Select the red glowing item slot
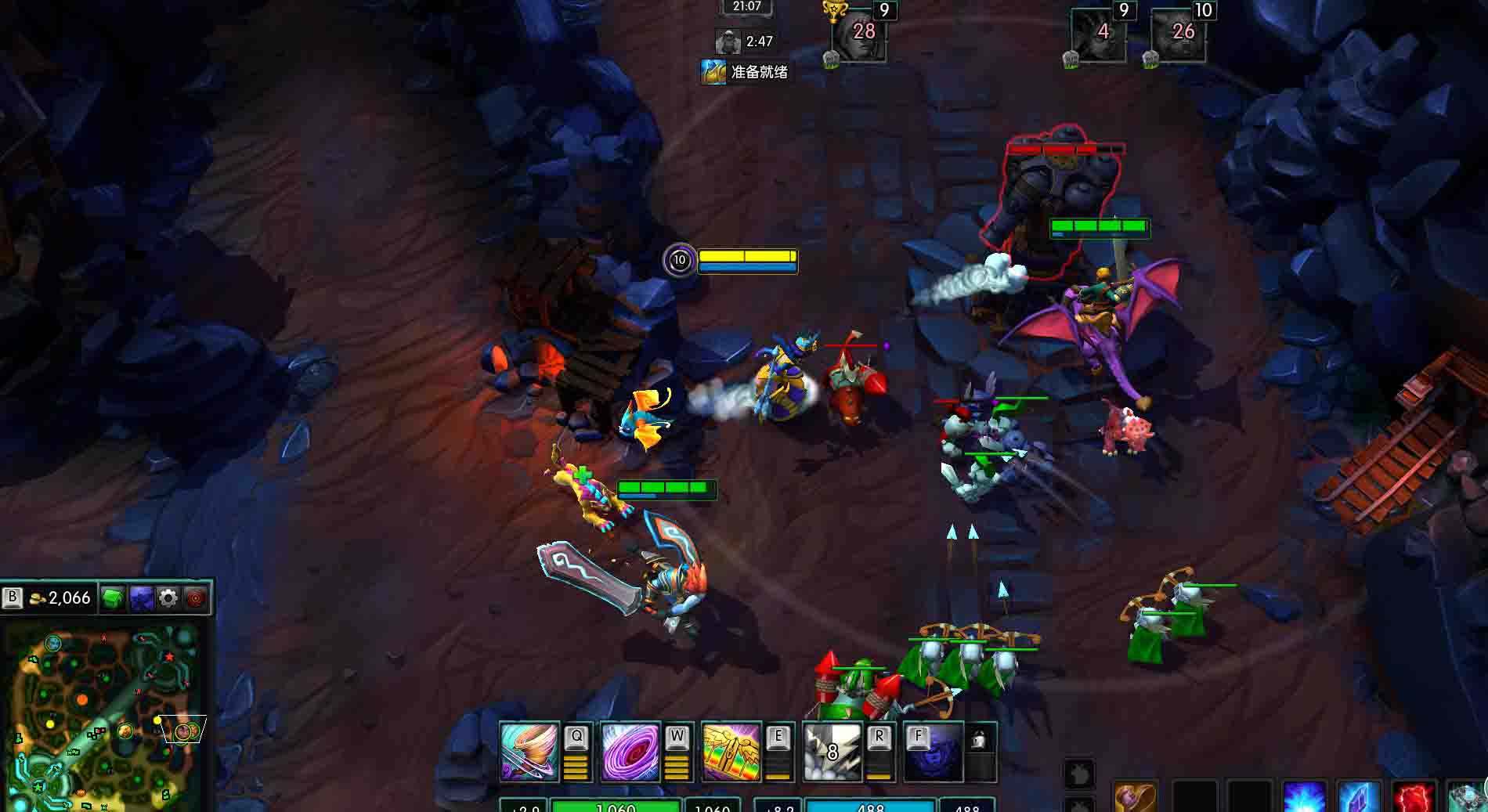Viewport: 1488px width, 812px height. click(1414, 797)
